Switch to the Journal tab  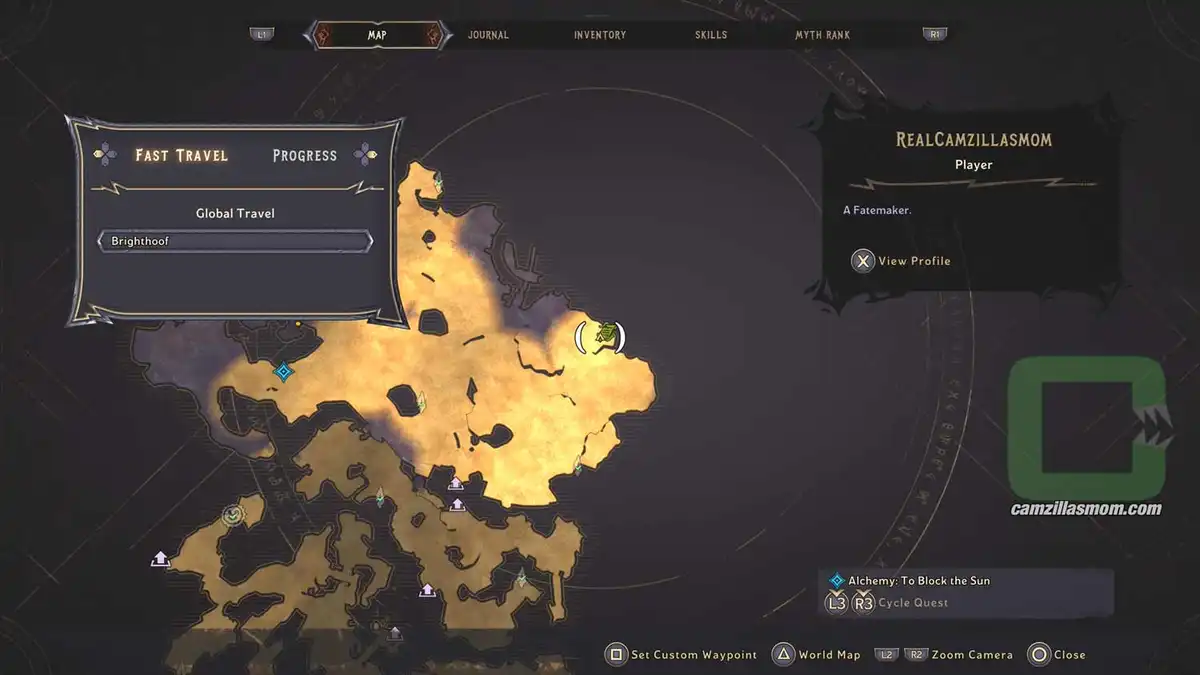pyautogui.click(x=488, y=35)
